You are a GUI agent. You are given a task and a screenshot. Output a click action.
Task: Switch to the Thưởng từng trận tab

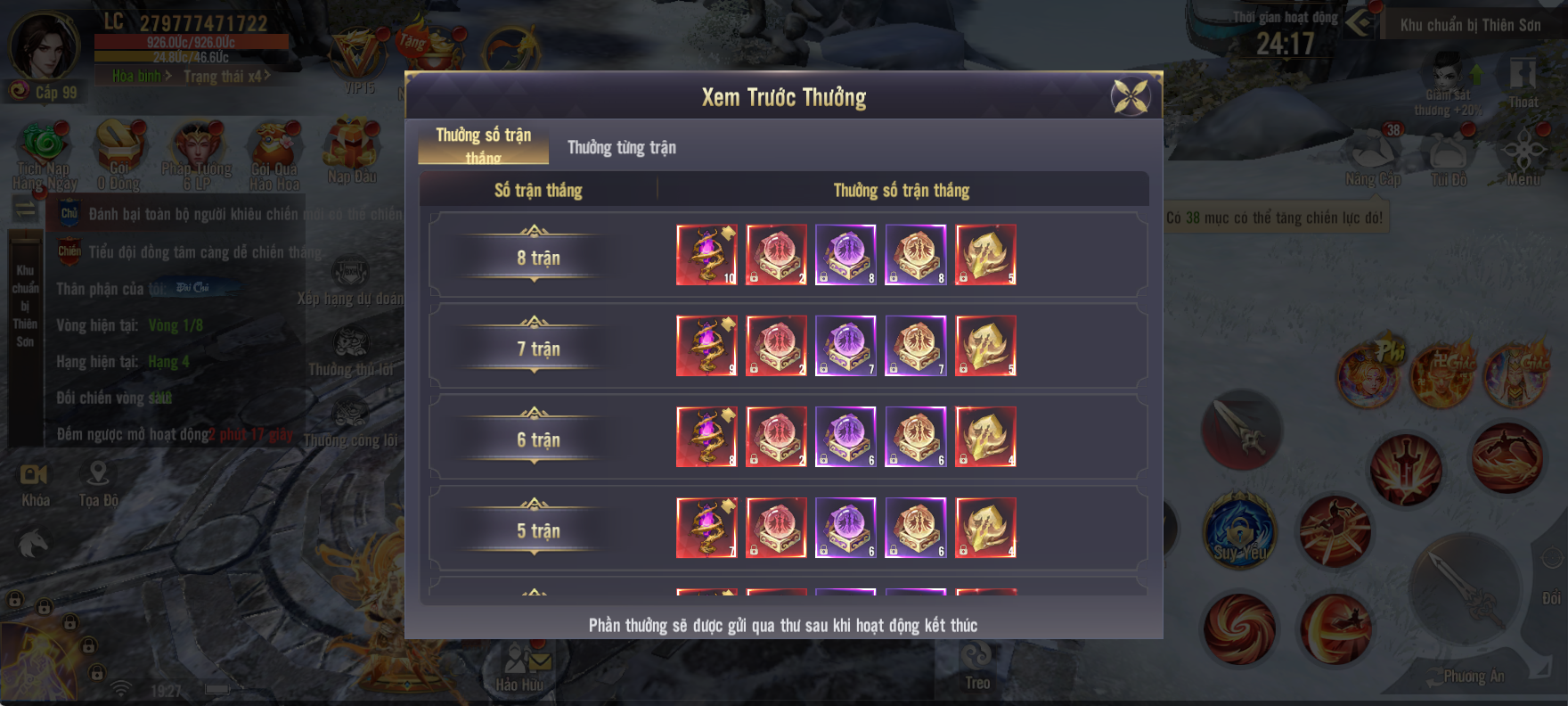pyautogui.click(x=622, y=148)
